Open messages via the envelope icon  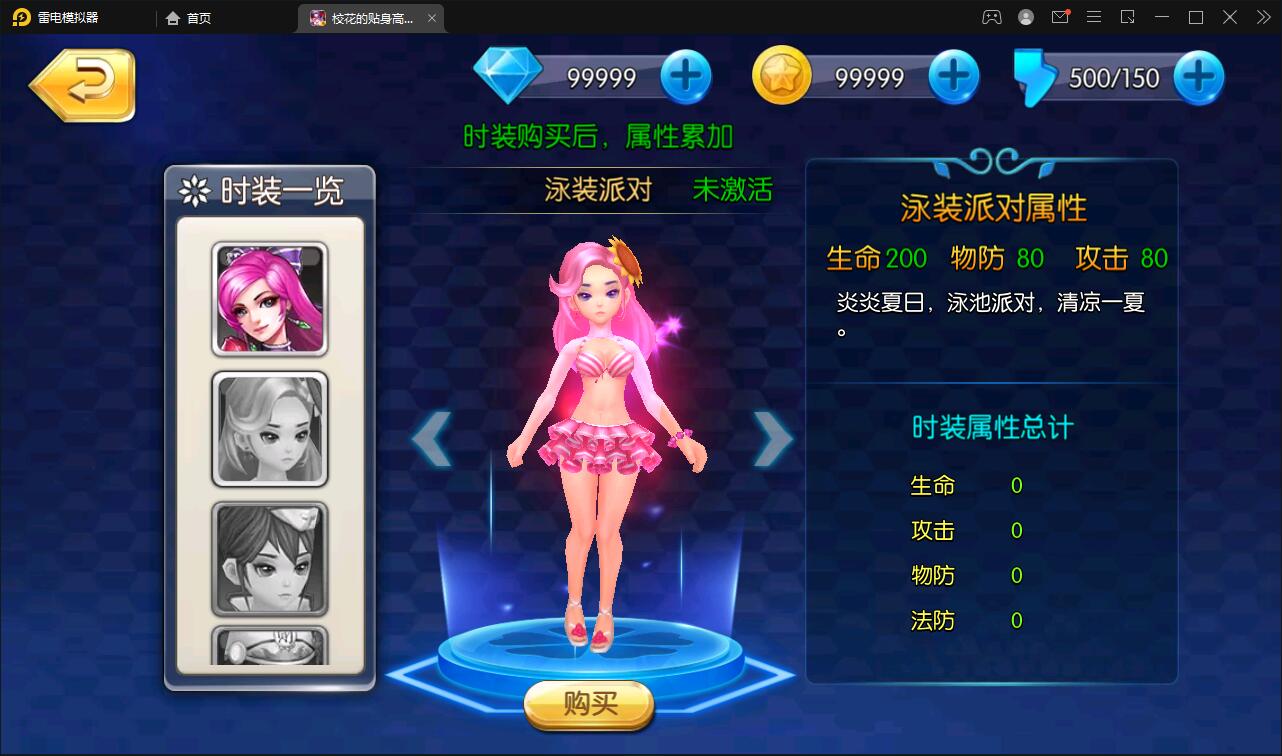pos(1060,17)
